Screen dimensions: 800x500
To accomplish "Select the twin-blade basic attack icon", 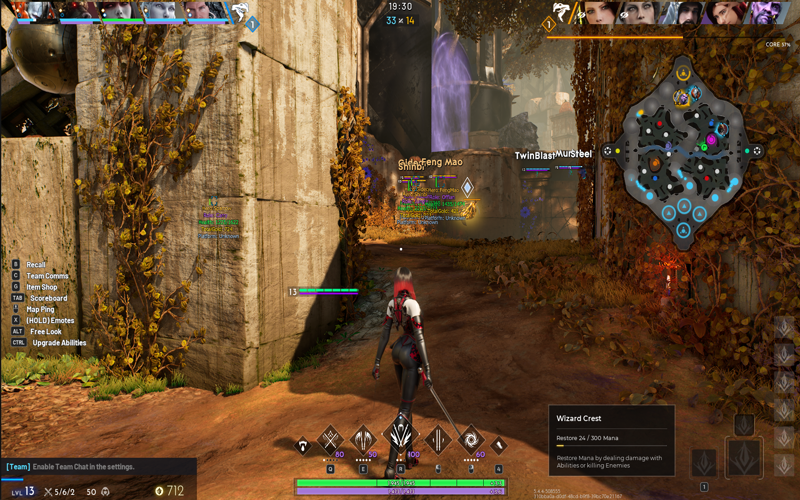I will pyautogui.click(x=437, y=439).
